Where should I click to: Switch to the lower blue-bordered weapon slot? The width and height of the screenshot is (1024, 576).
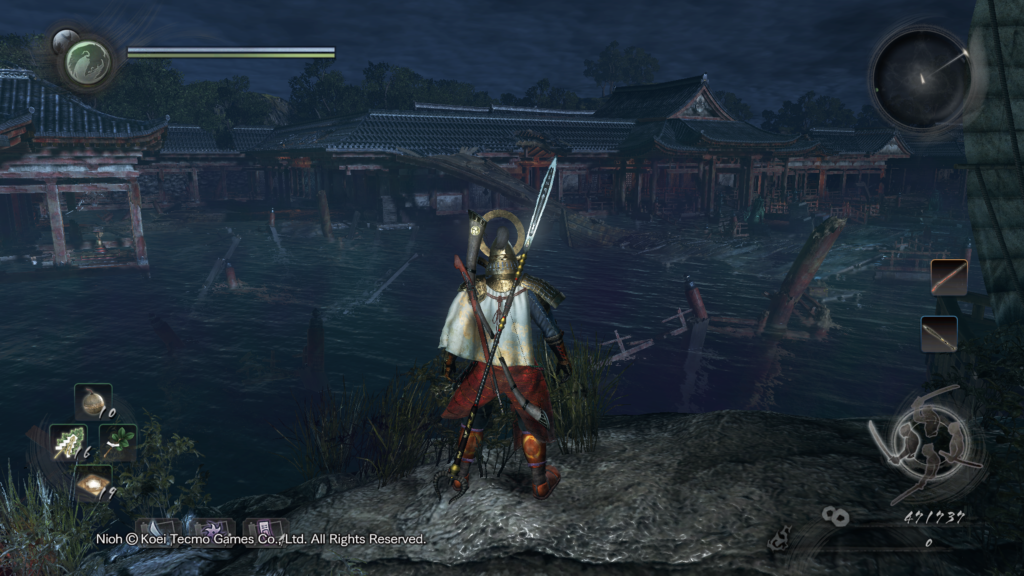pyautogui.click(x=939, y=333)
